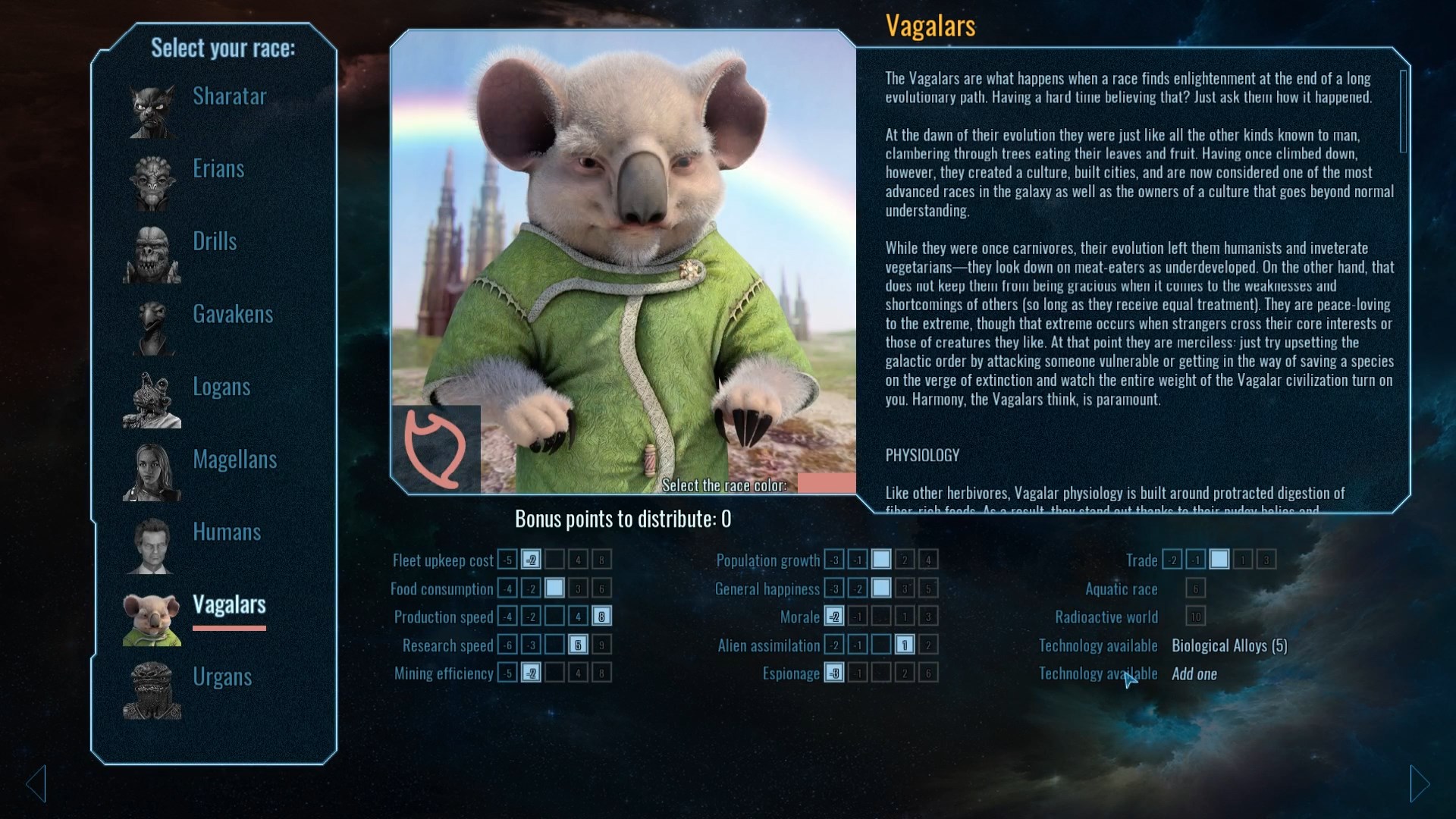Image resolution: width=1456 pixels, height=819 pixels.
Task: Choose the Logans race
Action: coord(221,387)
